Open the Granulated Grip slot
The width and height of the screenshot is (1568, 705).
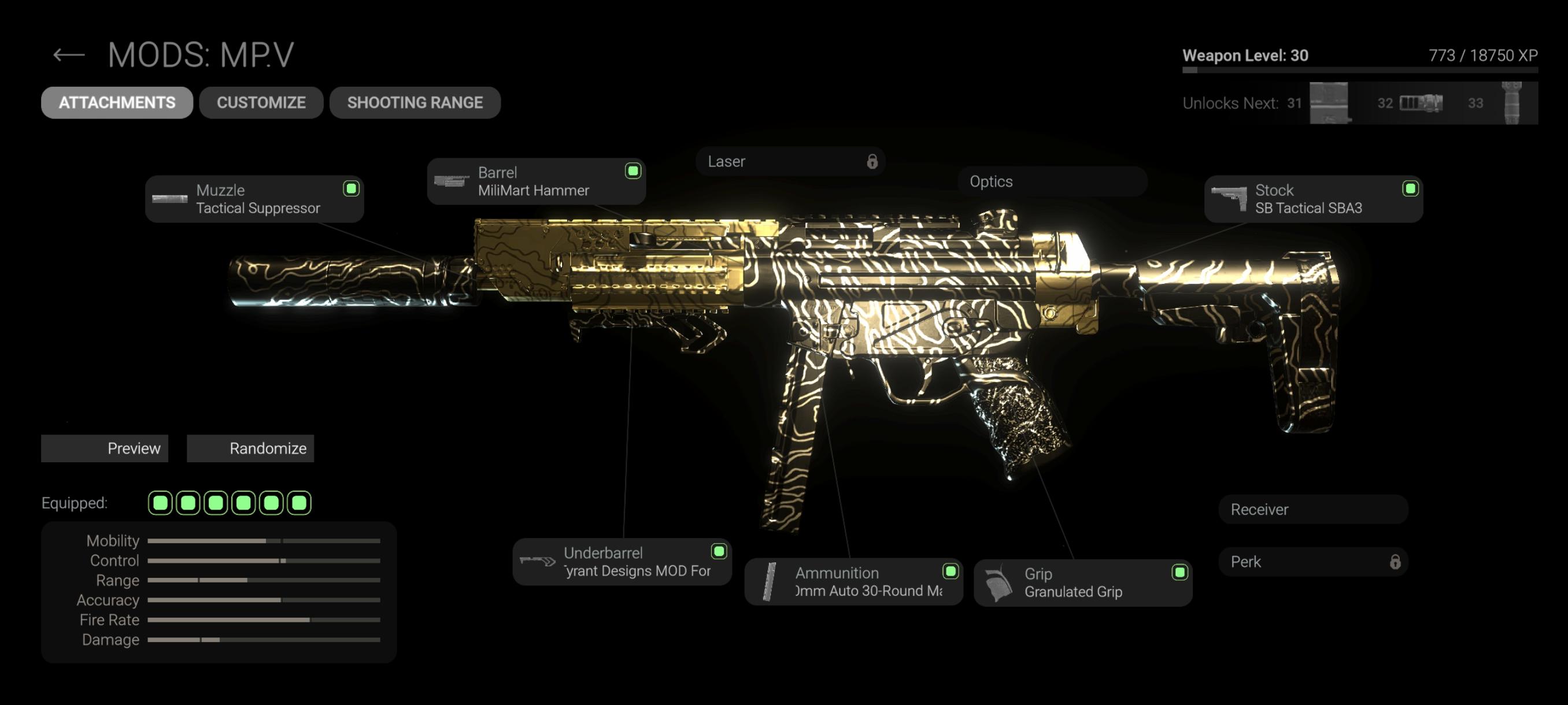pos(1082,582)
